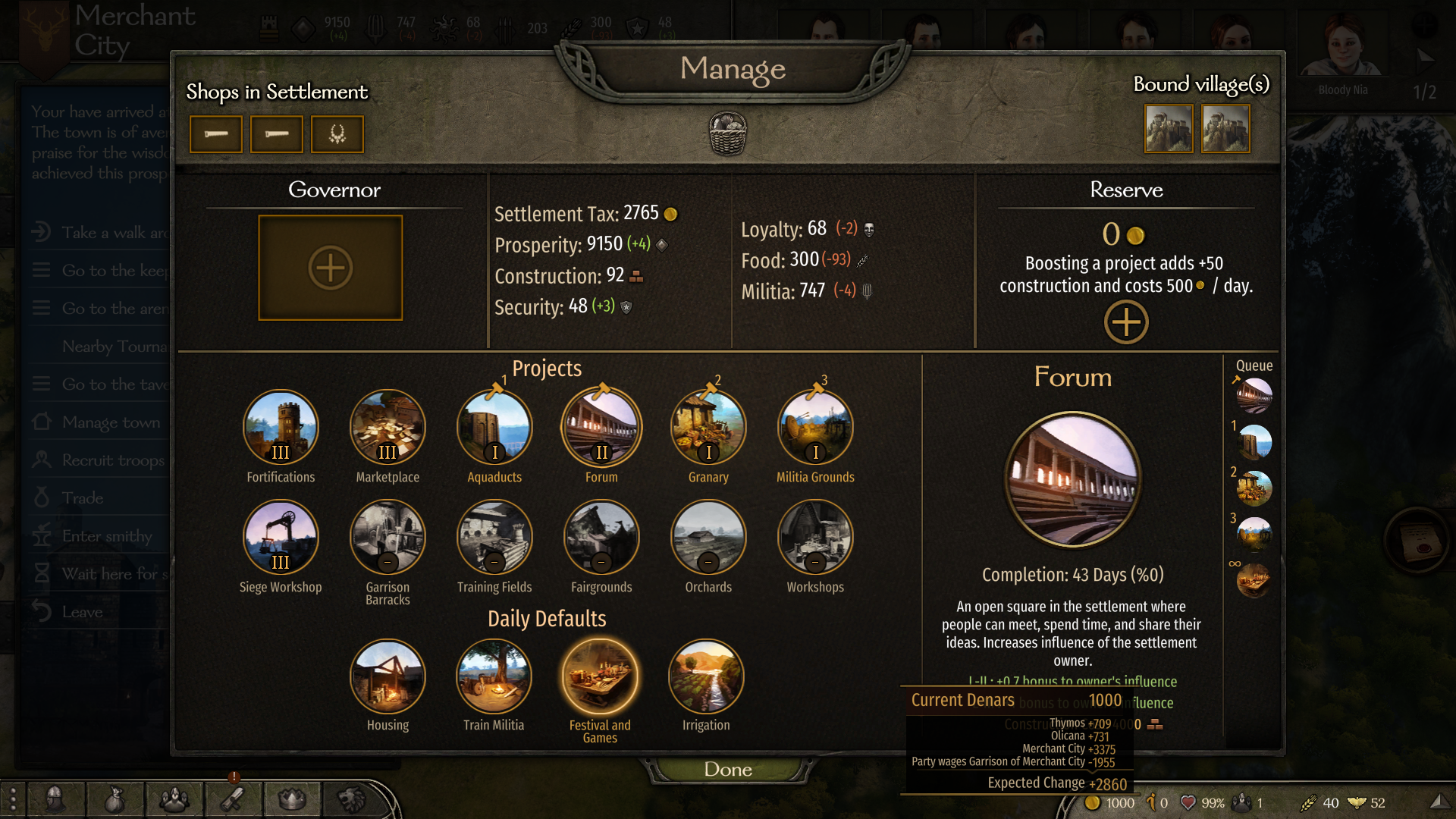Screen dimensions: 1456x819
Task: Pick the Granary project
Action: click(708, 428)
